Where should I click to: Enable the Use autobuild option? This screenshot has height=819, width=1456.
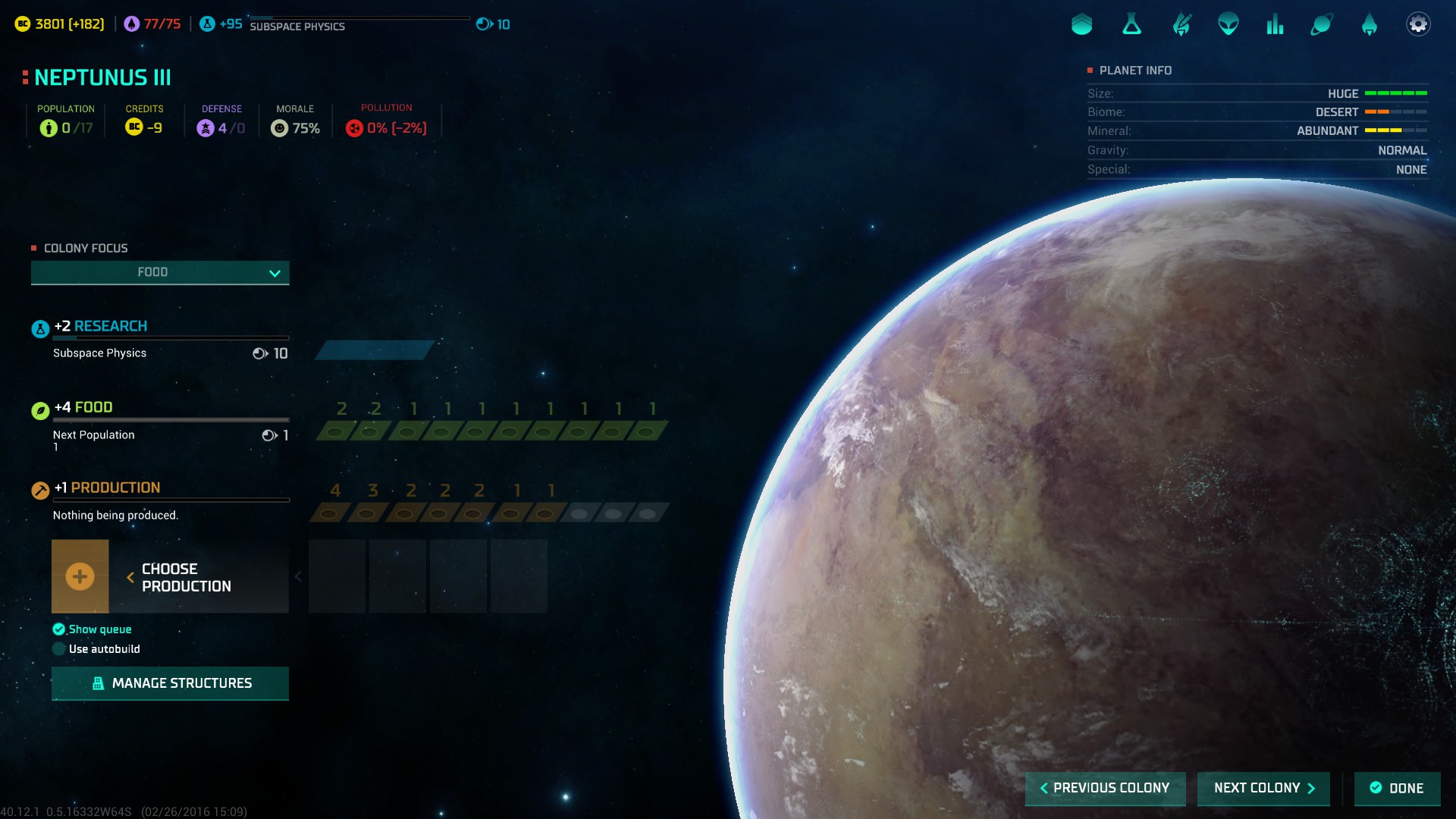click(x=59, y=649)
